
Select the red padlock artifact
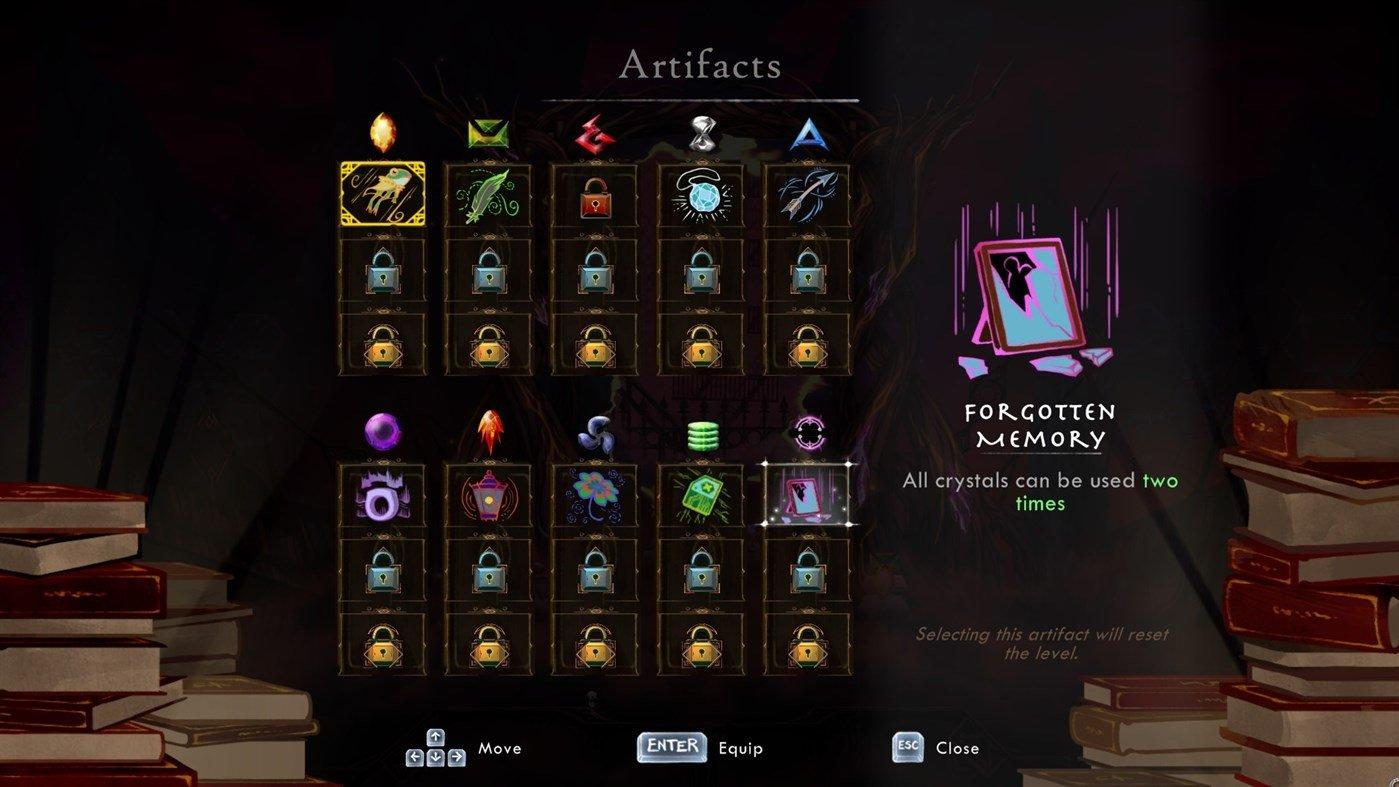595,194
